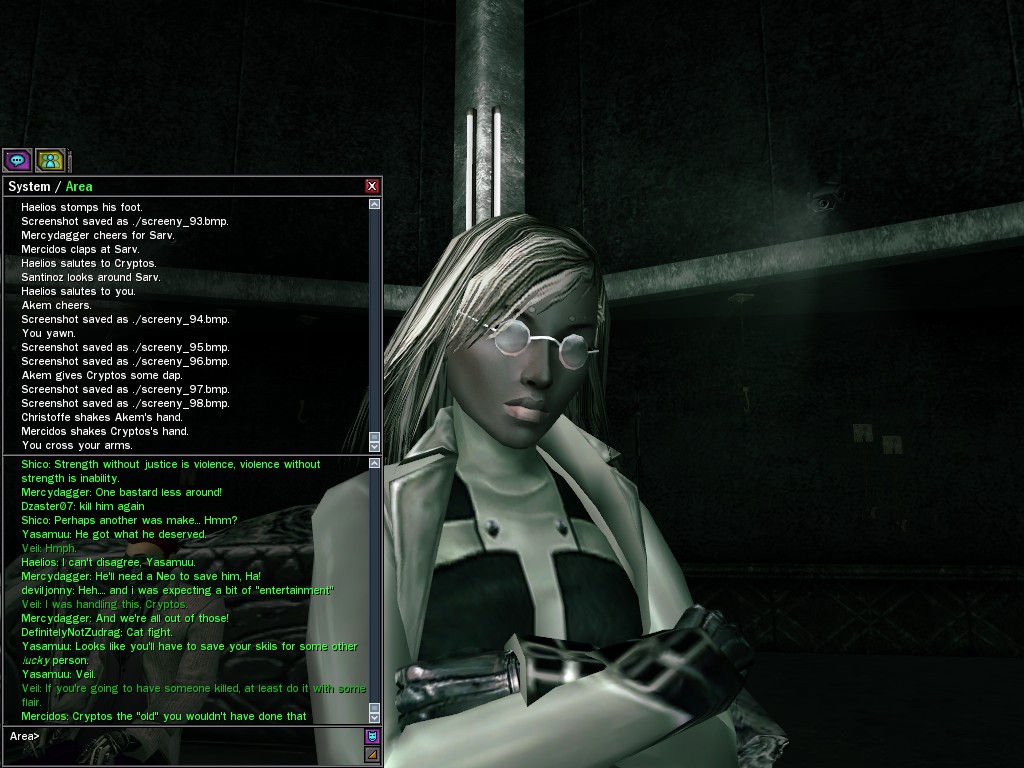Image resolution: width=1024 pixels, height=768 pixels.
Task: Close the System / Area chat window
Action: (372, 186)
